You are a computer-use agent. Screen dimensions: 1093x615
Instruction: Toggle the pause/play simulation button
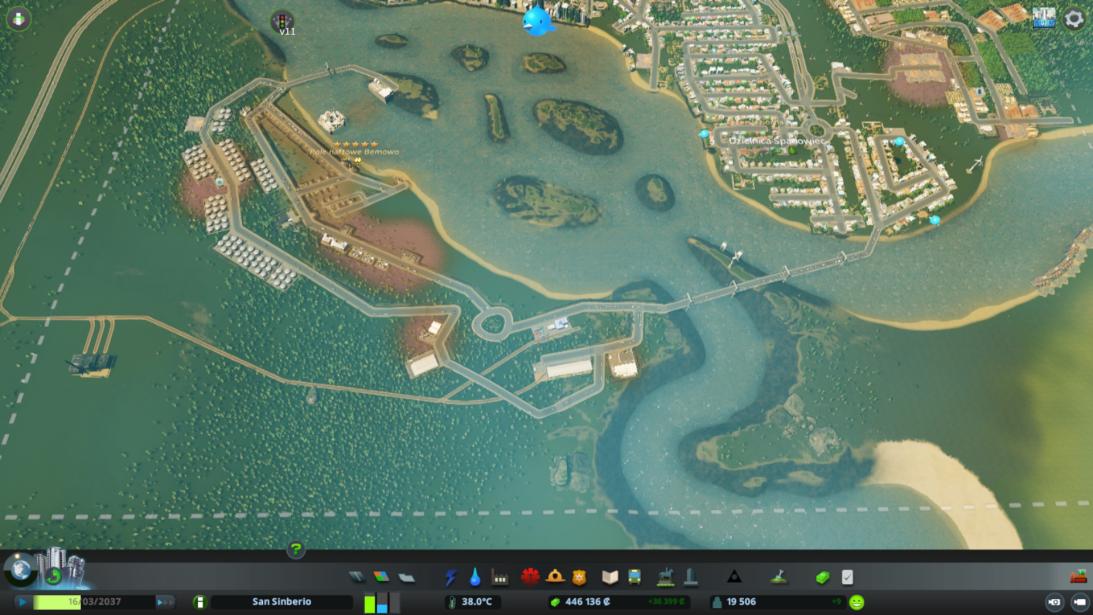tap(23, 602)
